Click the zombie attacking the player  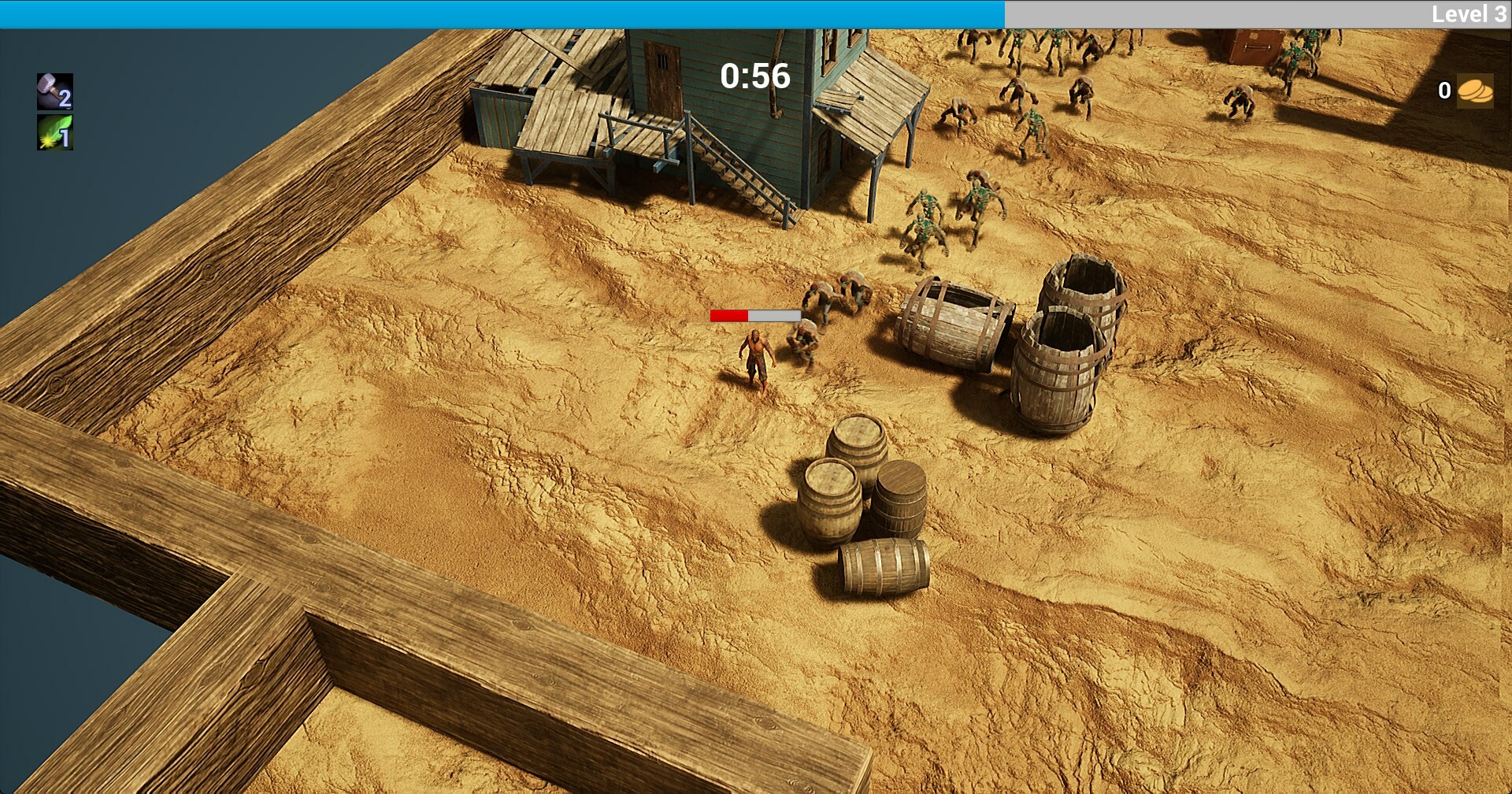point(803,347)
